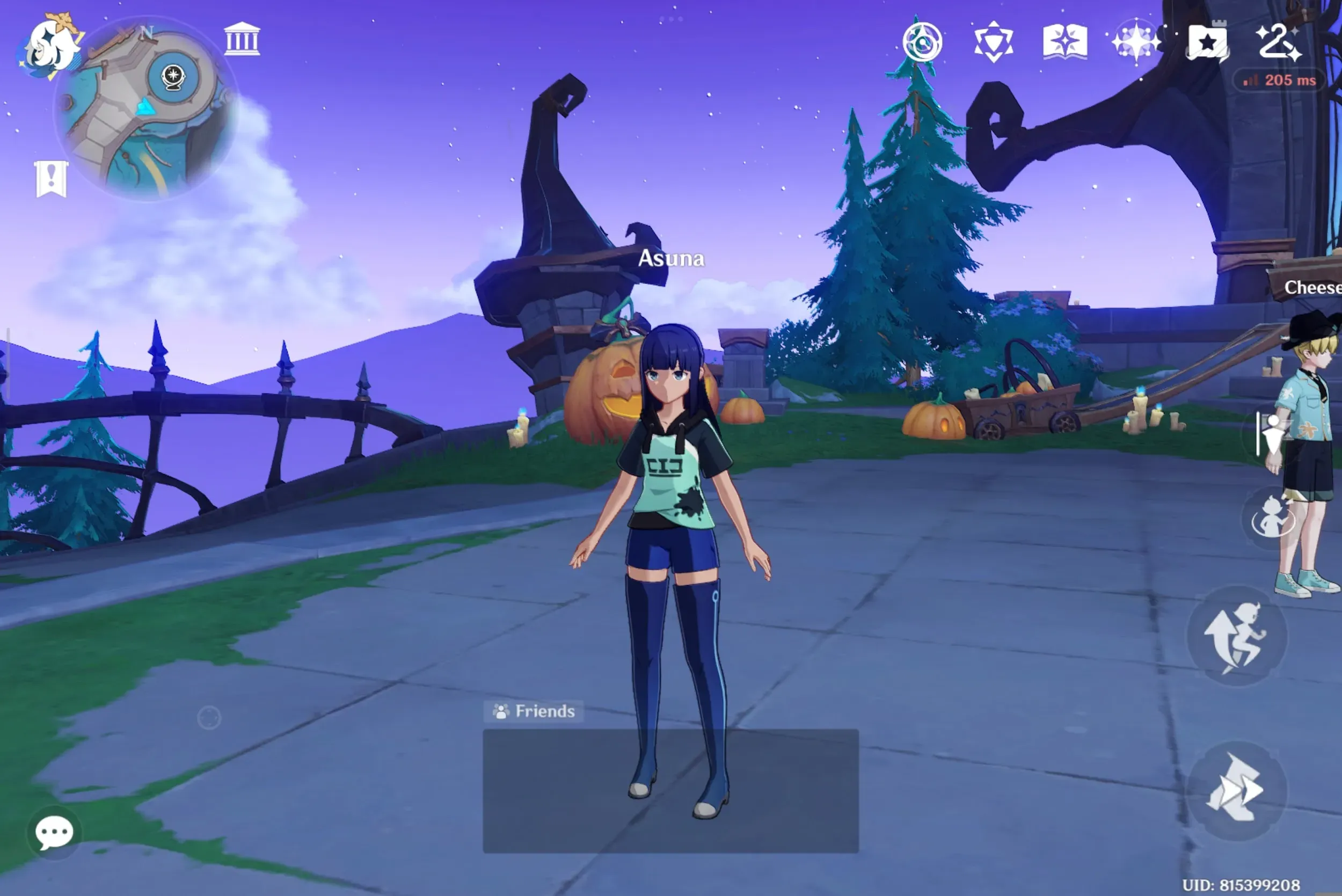Open the Paimon main menu
Screen dimensions: 1342x896
50,47
